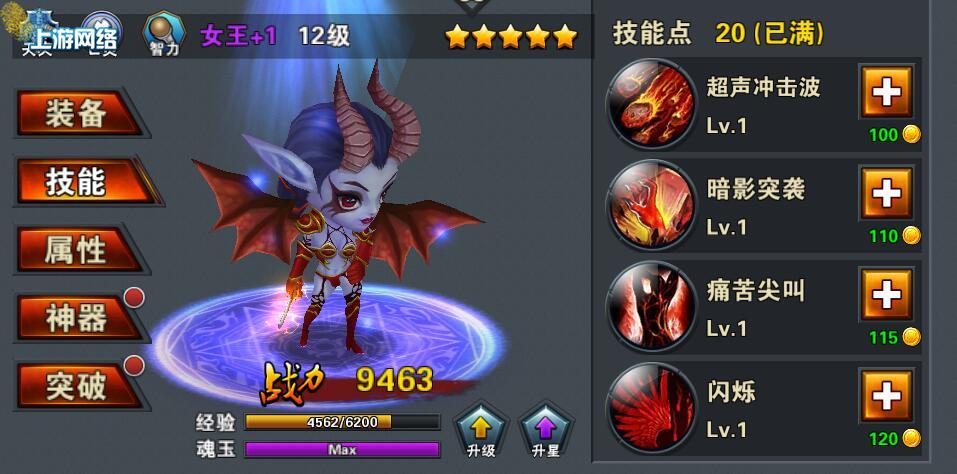Select the 突破 breakthrough tab

(x=76, y=386)
